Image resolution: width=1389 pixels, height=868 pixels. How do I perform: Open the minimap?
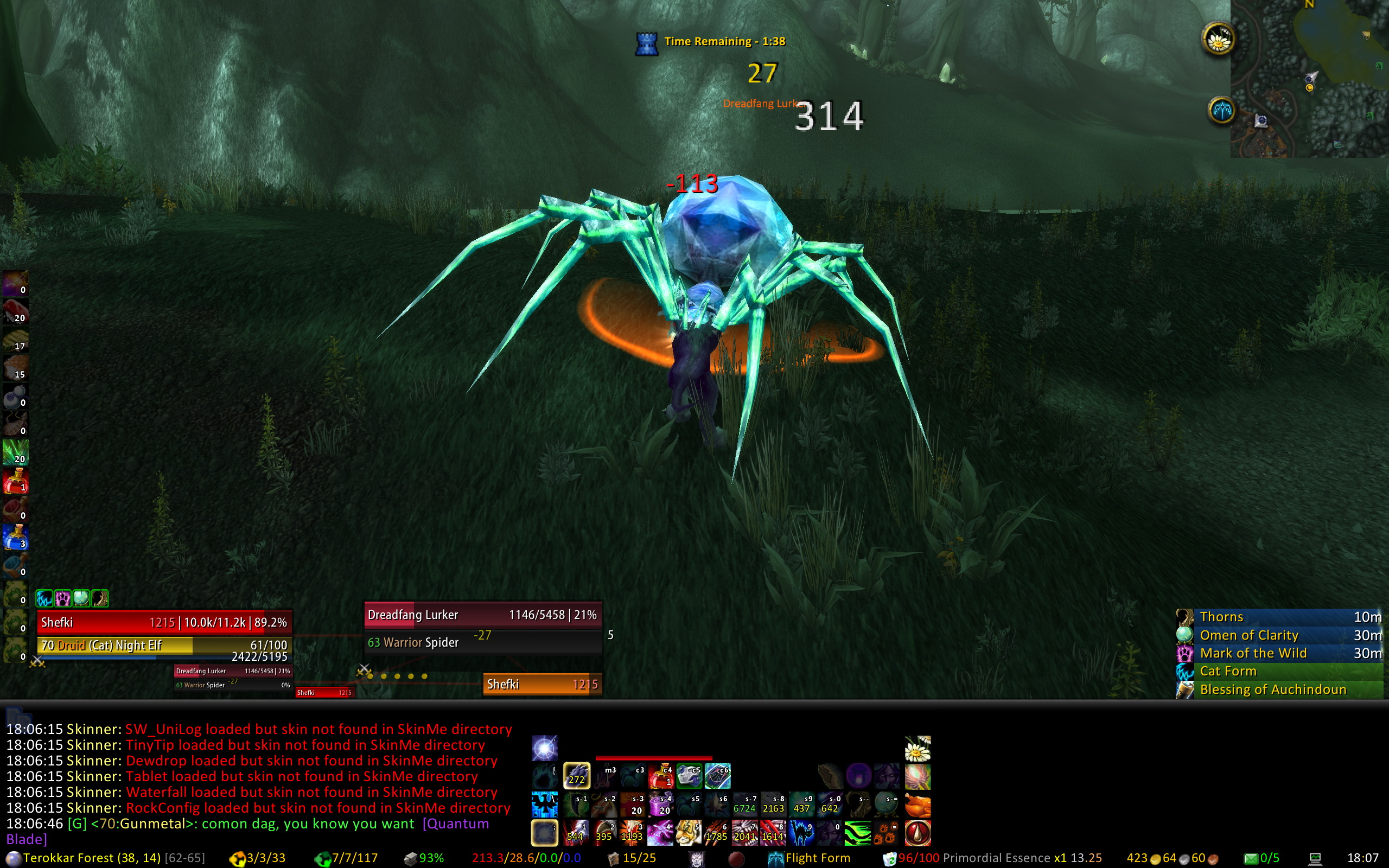tap(1310, 79)
